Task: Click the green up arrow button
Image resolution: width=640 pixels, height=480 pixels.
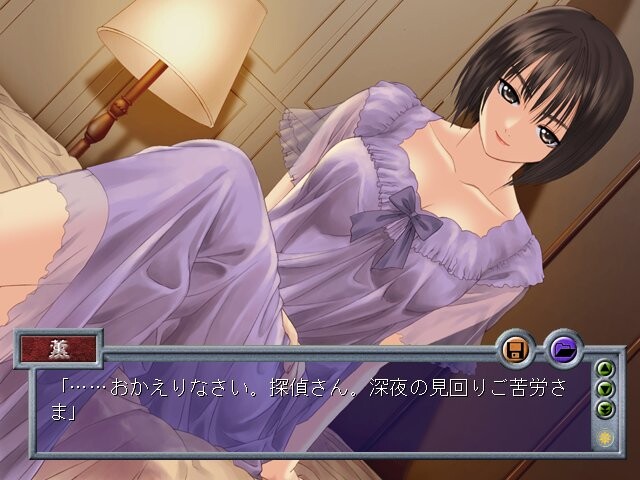Action: [604, 368]
